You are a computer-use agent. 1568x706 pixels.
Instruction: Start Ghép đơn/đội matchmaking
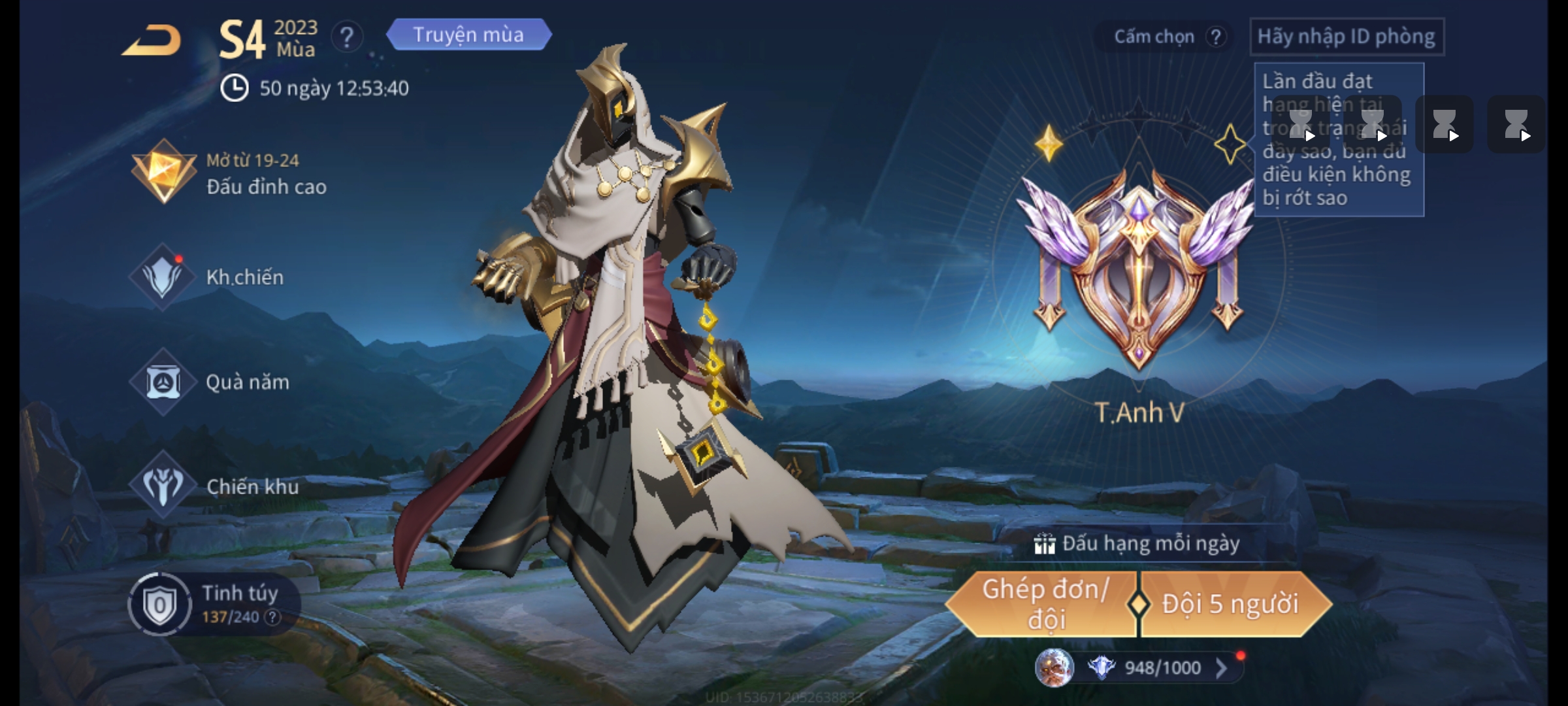1044,605
